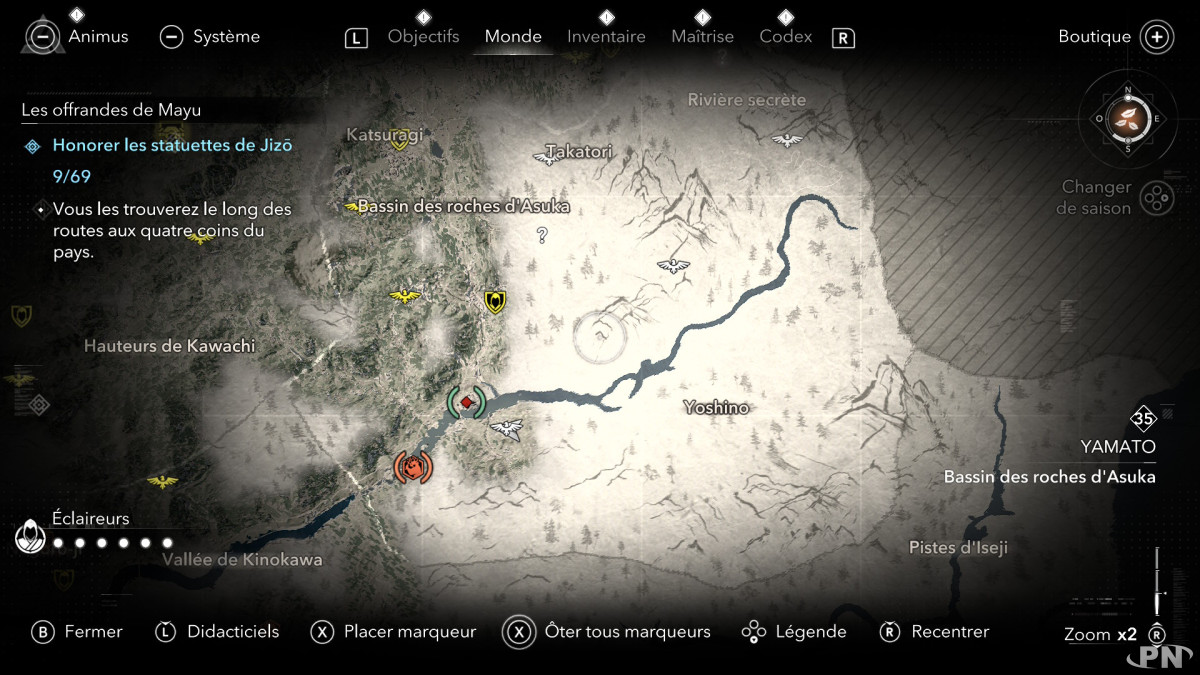Close the map with Fermer
Viewport: 1200px width, 675px height.
(x=78, y=632)
